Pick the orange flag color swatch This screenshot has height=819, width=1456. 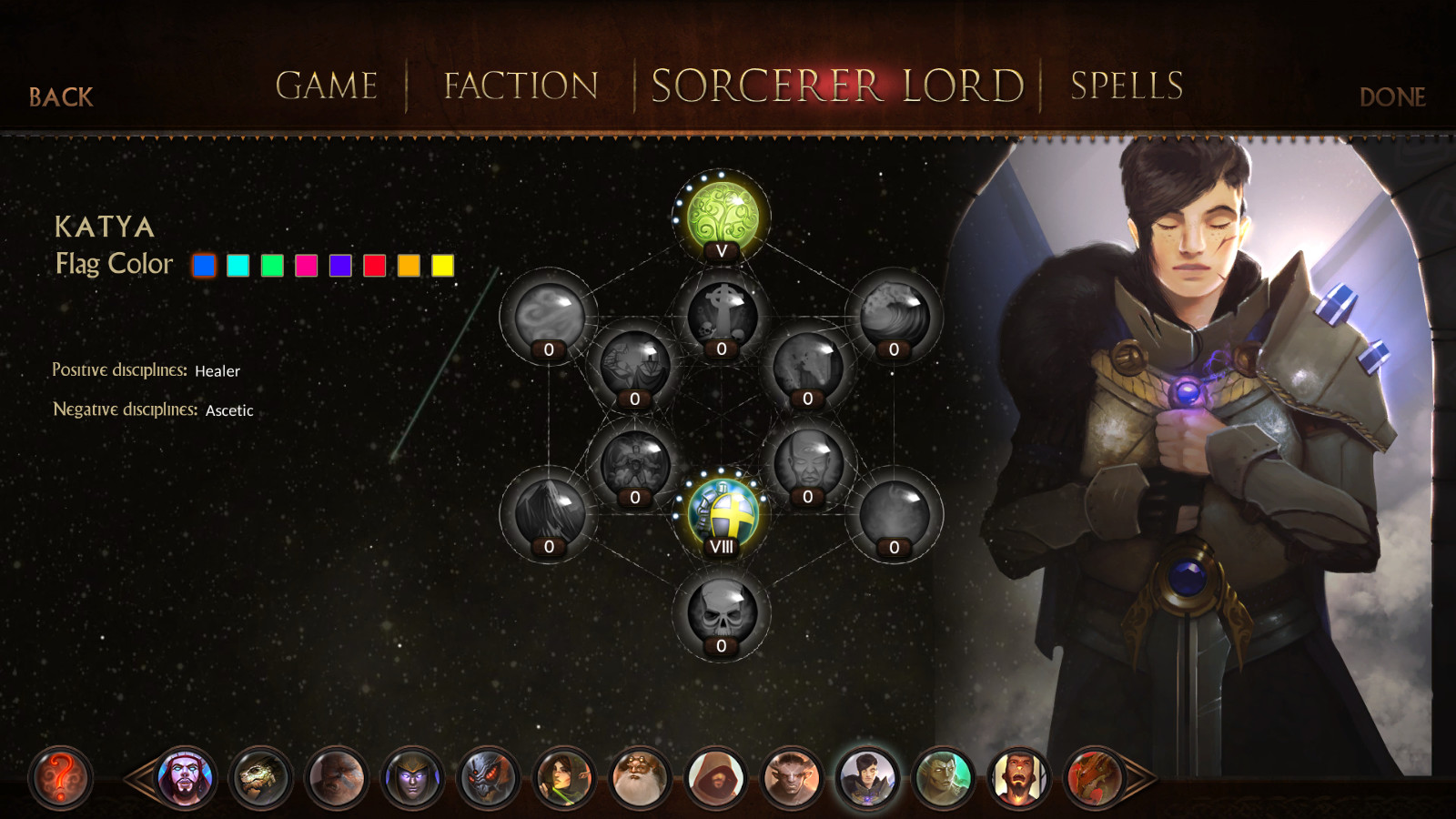click(409, 266)
